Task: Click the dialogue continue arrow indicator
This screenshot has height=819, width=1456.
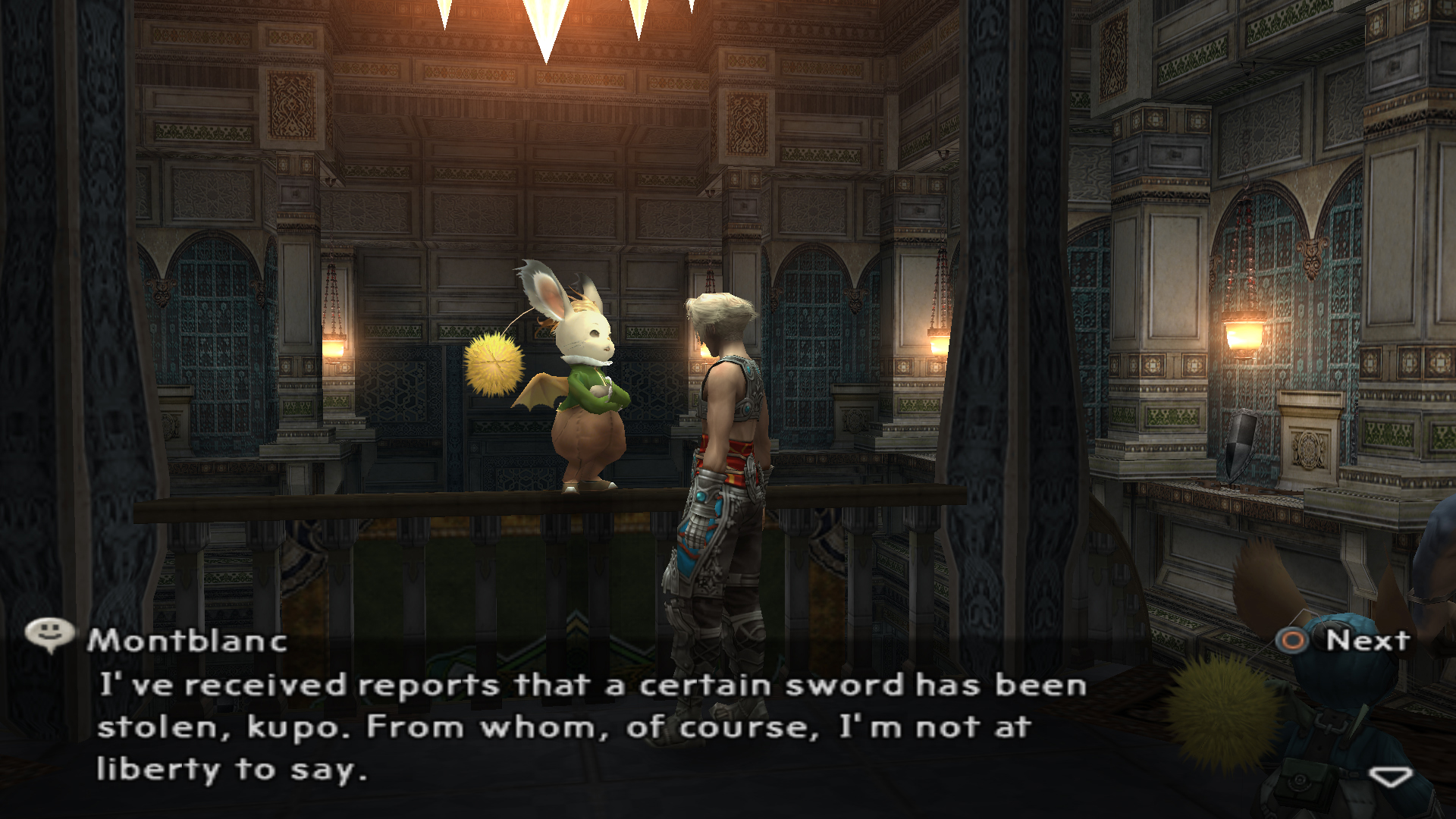Action: point(1390,777)
